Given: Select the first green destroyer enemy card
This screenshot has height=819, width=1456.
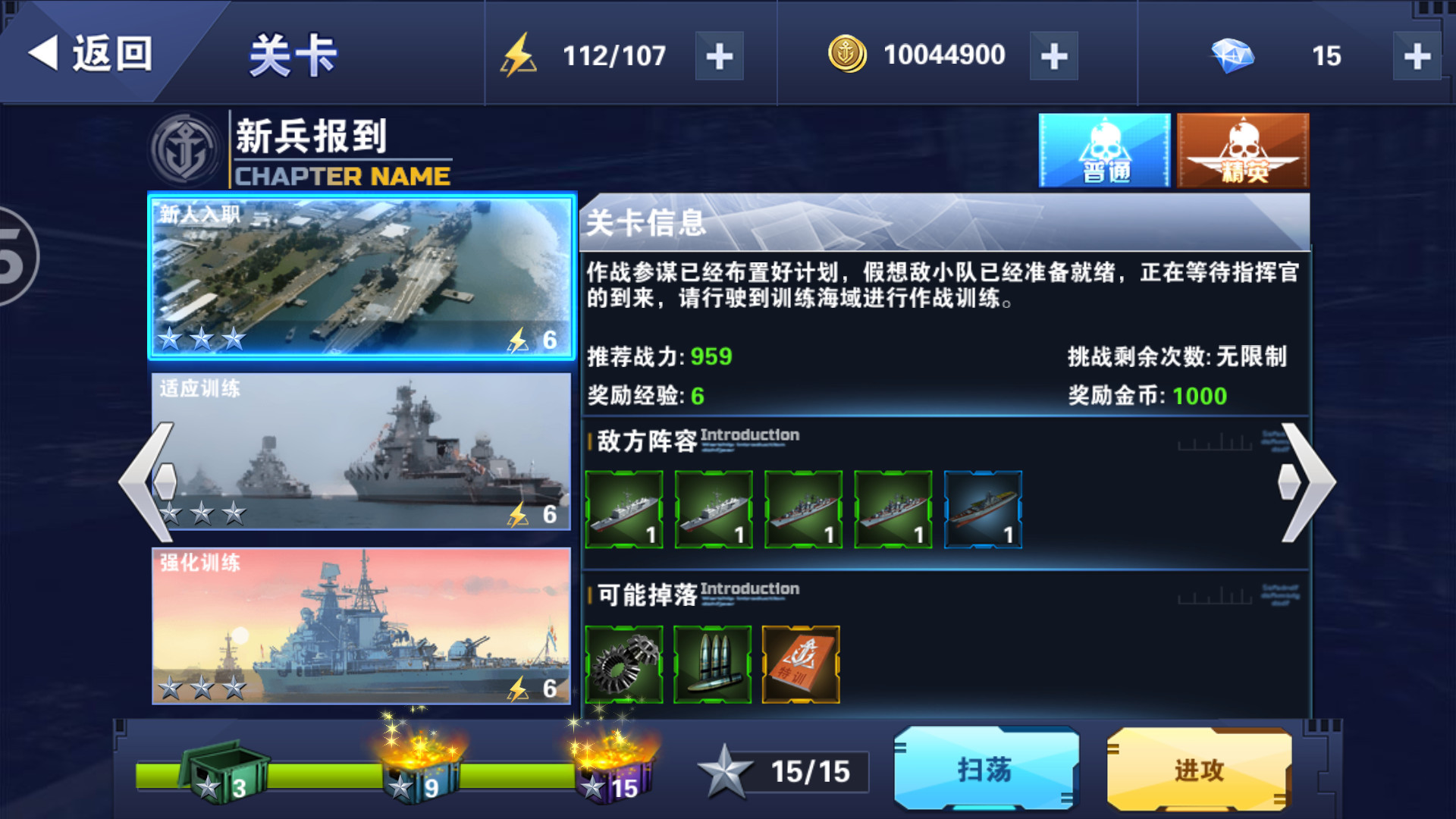Looking at the screenshot, I should (x=624, y=508).
